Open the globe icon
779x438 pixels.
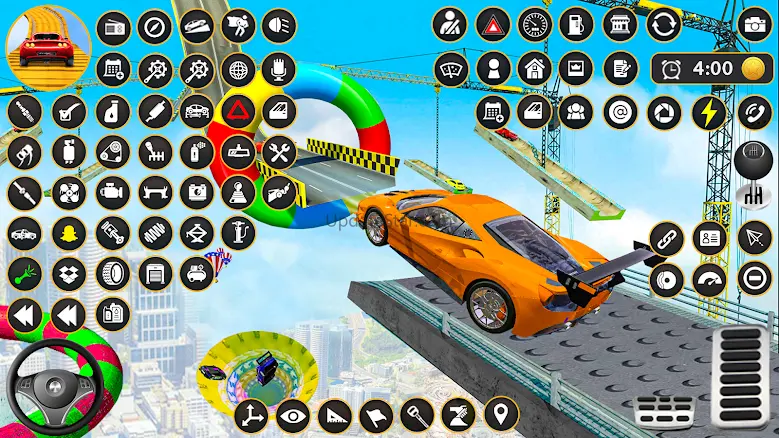(237, 69)
